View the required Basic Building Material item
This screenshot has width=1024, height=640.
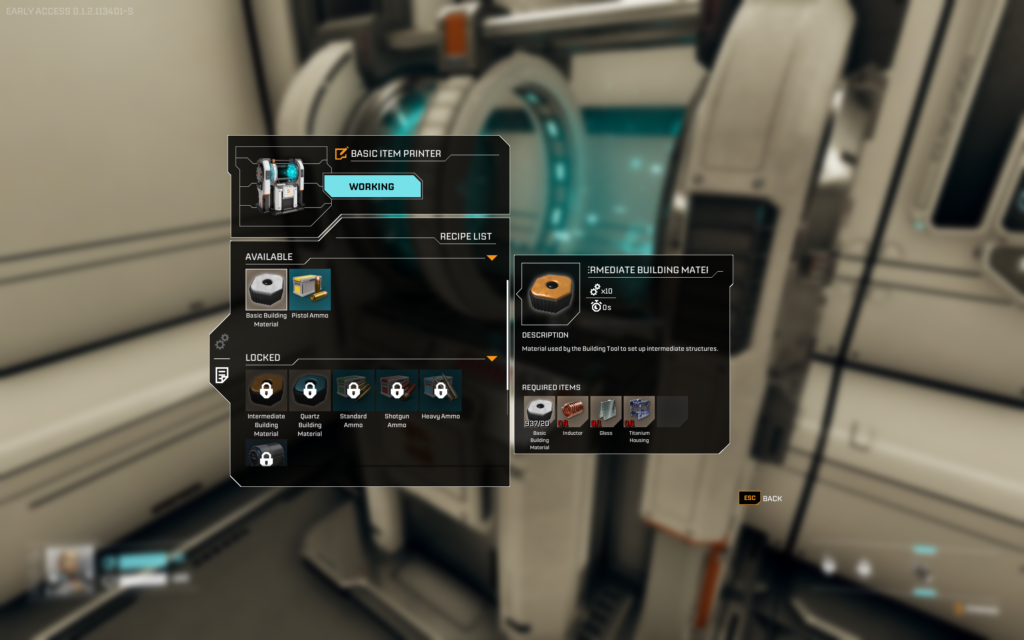[539, 412]
